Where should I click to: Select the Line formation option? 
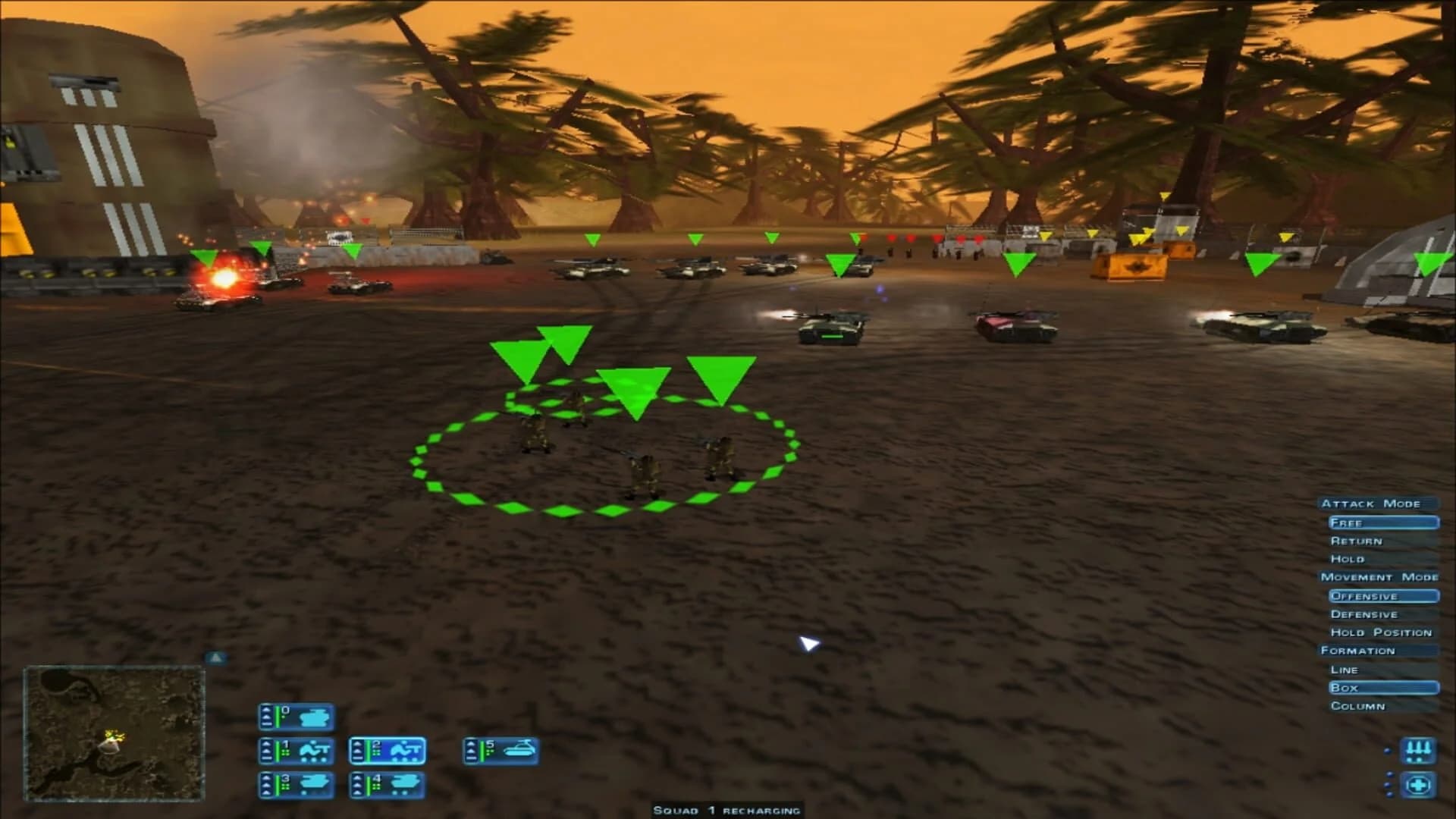[x=1344, y=670]
